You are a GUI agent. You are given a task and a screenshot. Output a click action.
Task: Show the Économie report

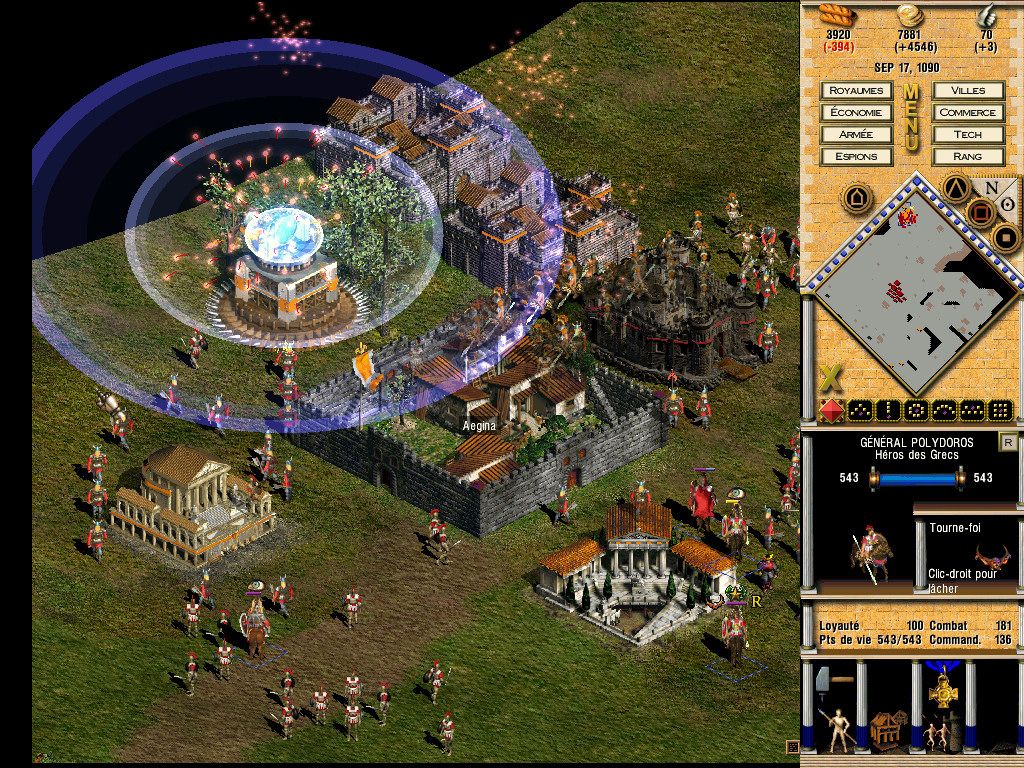[856, 113]
